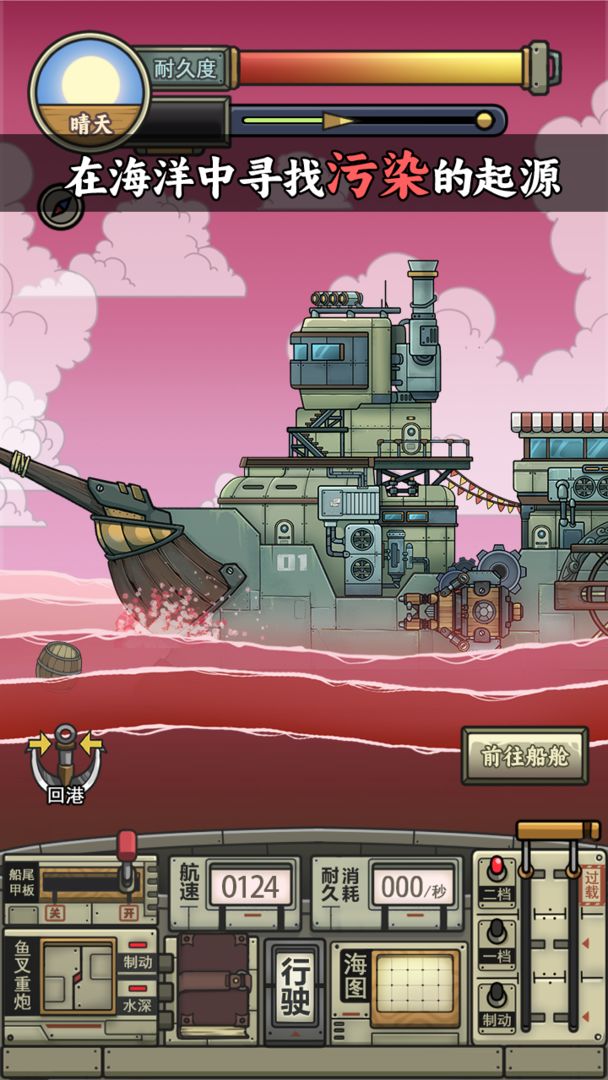Switch to 一档 first gear
608x1080 pixels.
click(x=495, y=941)
